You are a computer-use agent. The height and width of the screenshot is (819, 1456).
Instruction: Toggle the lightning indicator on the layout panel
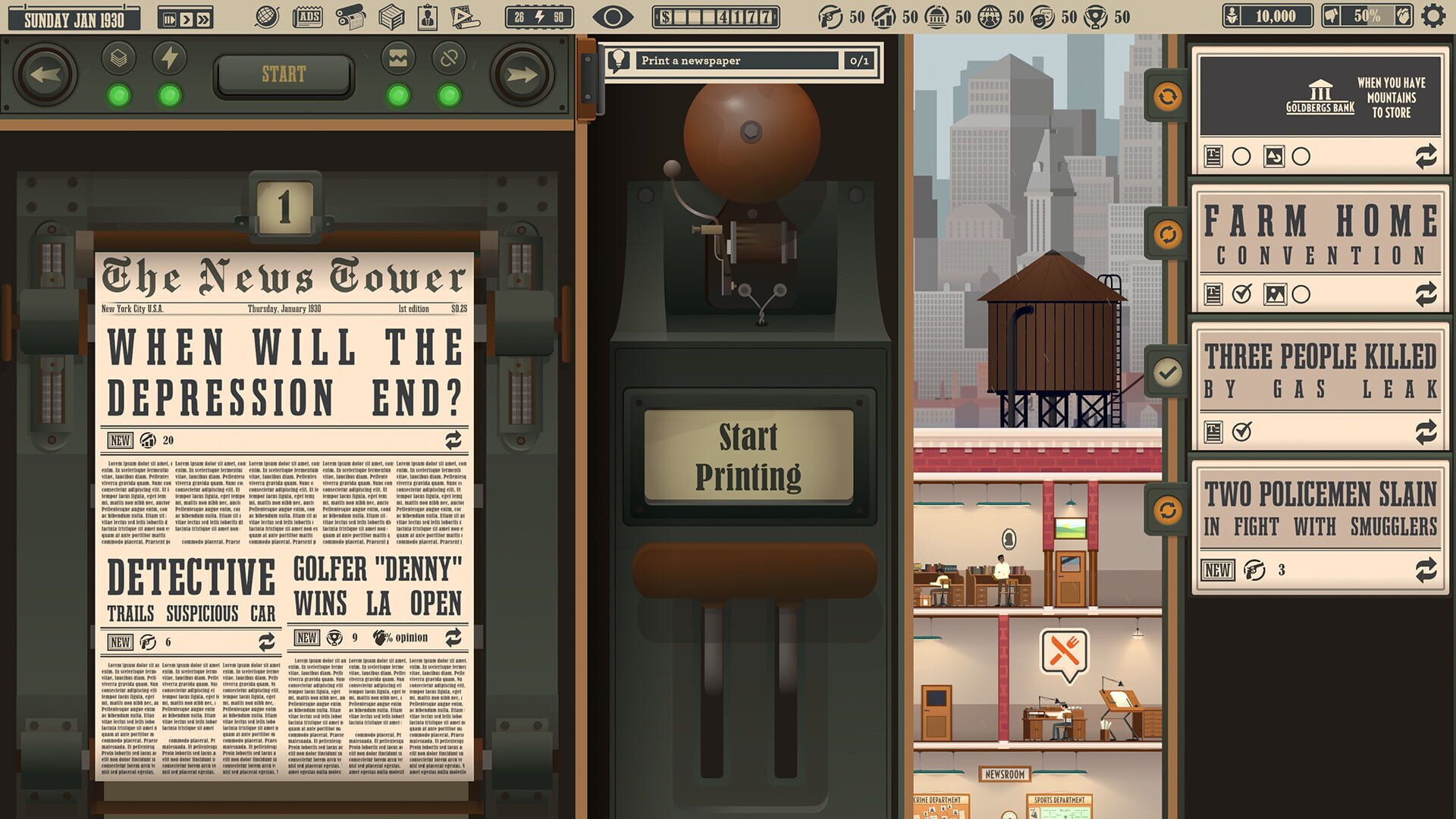tap(170, 59)
